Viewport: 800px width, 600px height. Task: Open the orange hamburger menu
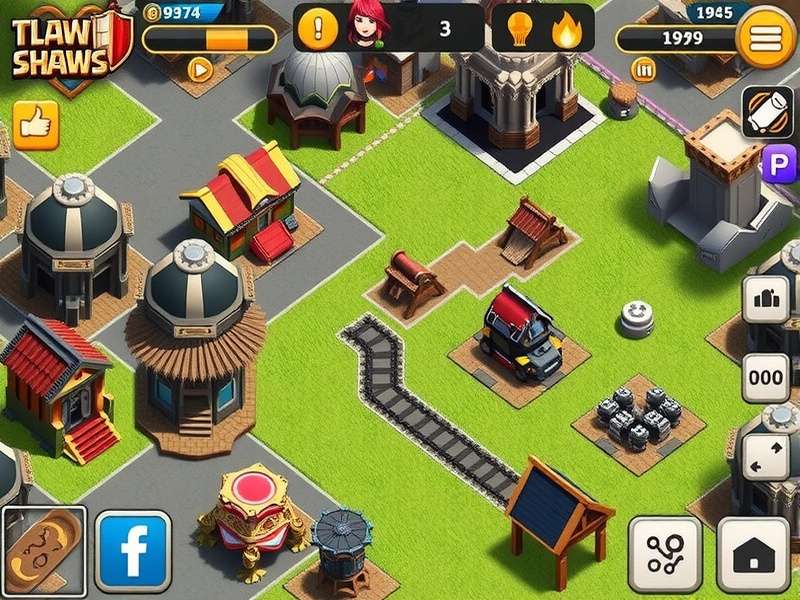point(766,38)
